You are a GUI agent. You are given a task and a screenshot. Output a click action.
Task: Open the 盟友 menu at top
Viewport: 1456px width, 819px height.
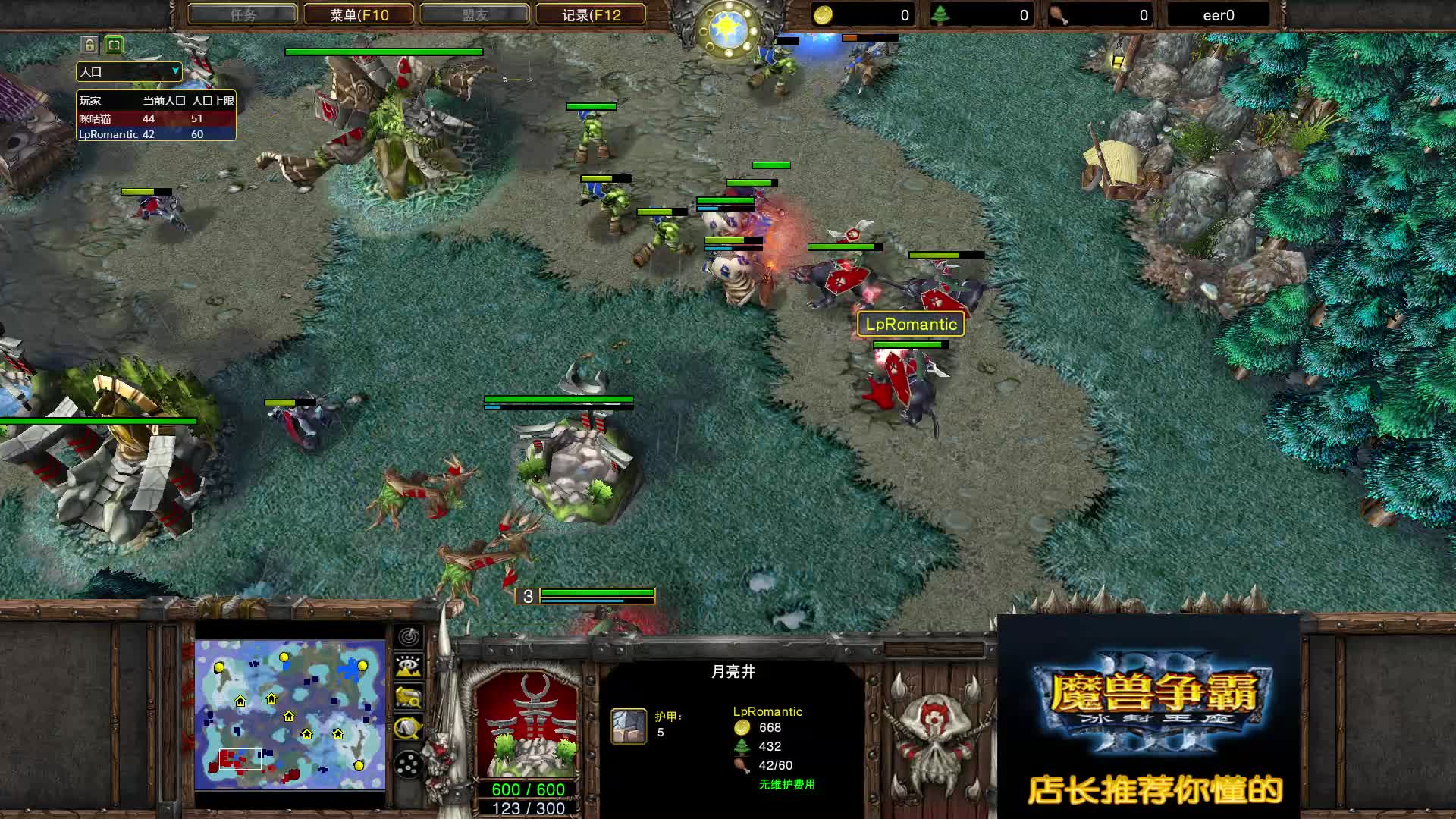click(x=475, y=14)
